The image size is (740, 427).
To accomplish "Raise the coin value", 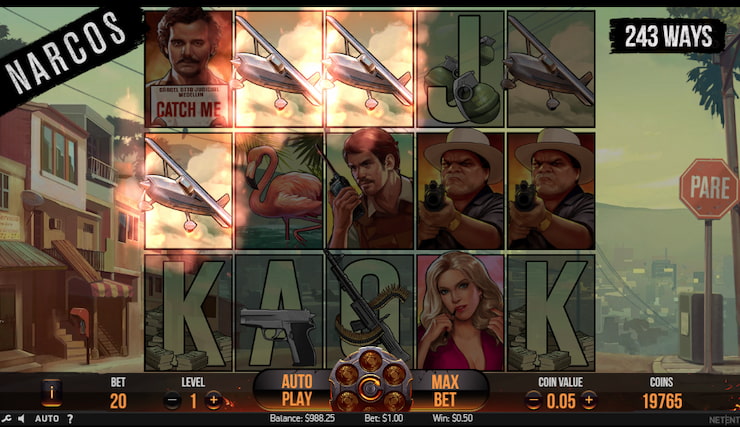I will coord(589,400).
